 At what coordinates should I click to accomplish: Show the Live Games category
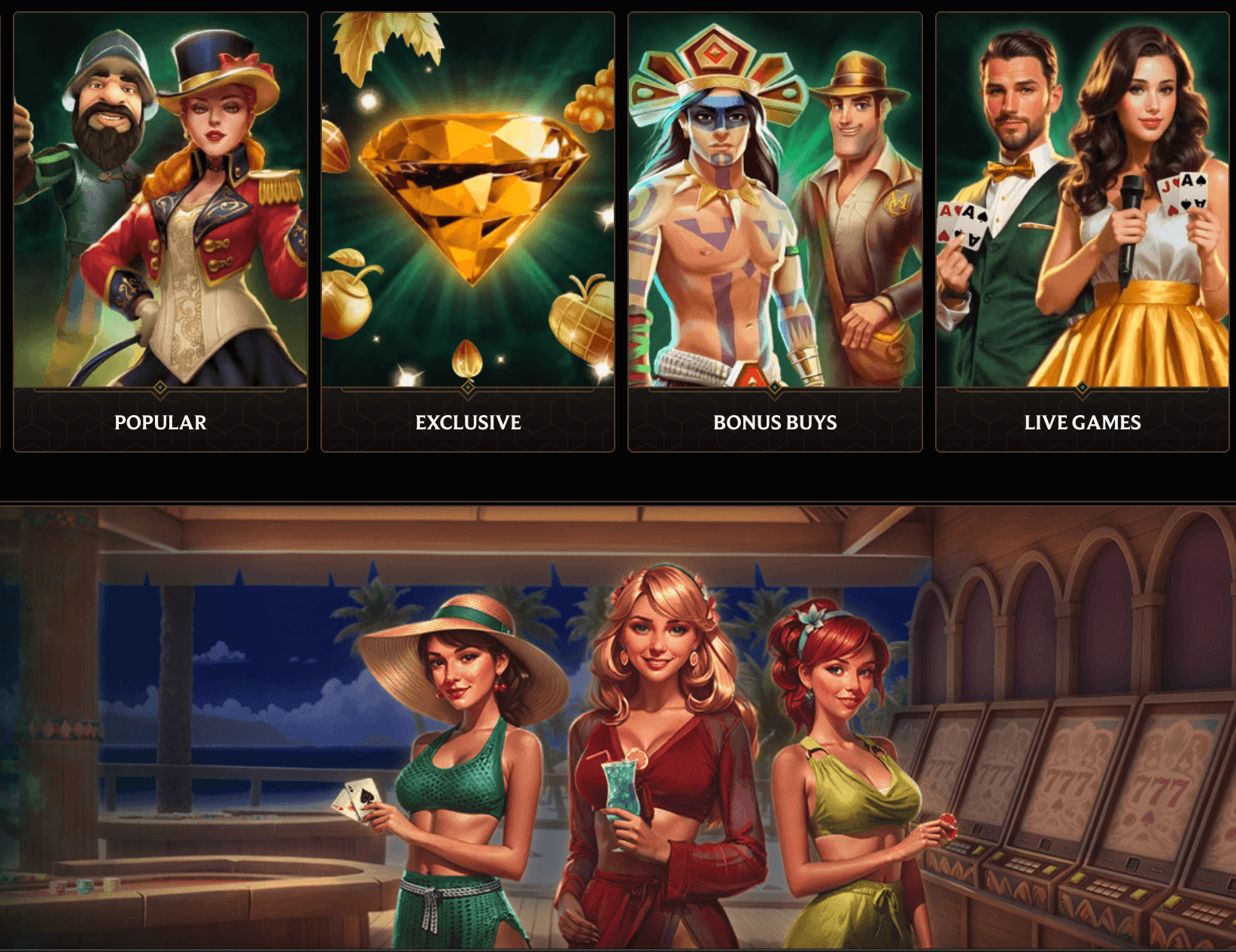coord(1082,232)
